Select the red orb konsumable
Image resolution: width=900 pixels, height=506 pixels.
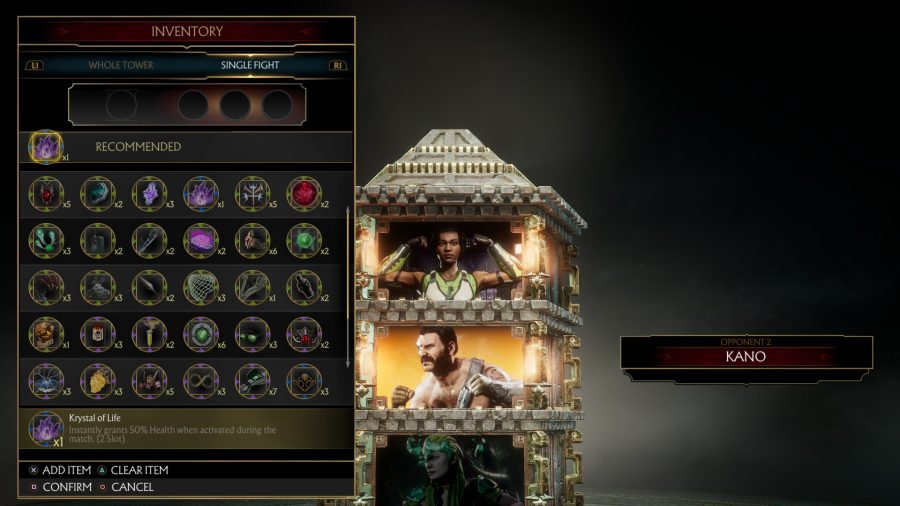[304, 193]
